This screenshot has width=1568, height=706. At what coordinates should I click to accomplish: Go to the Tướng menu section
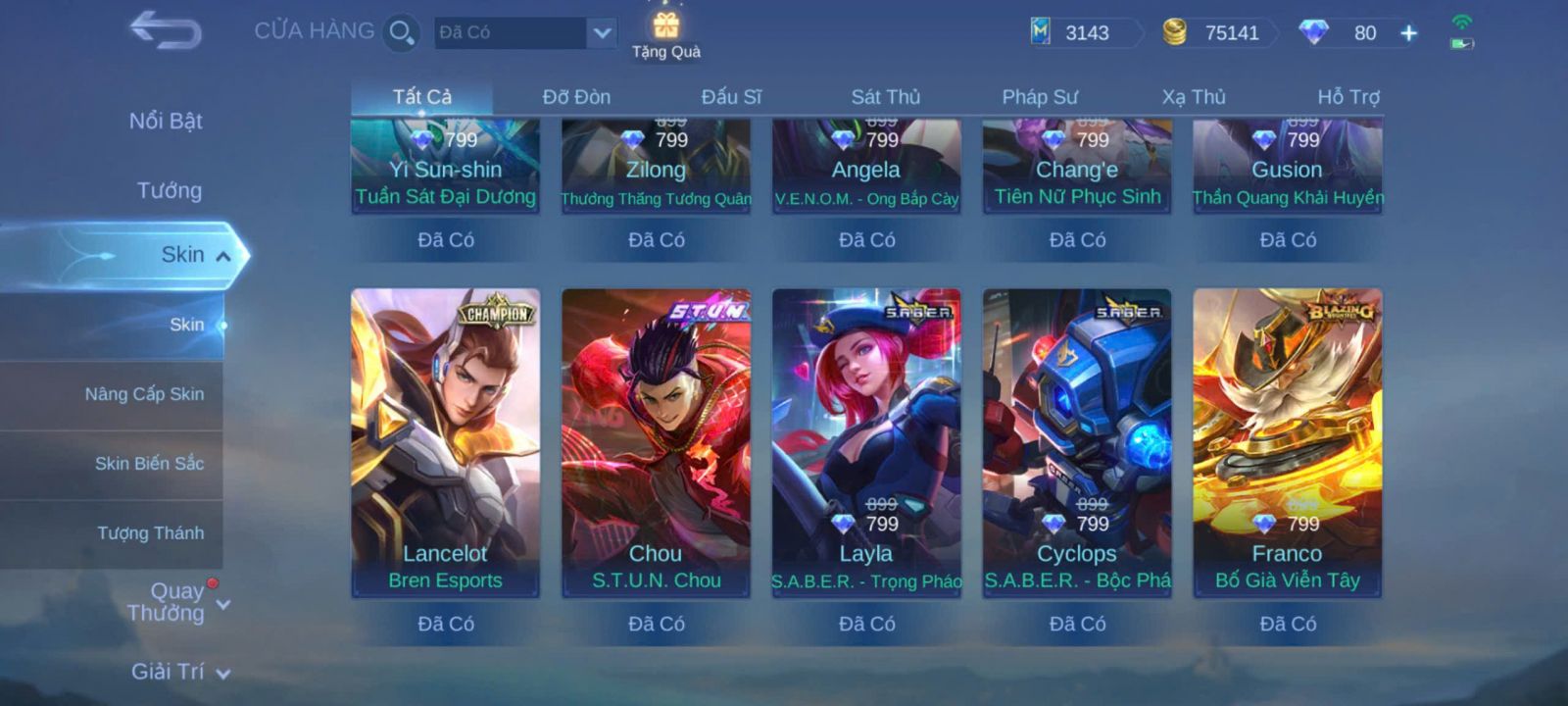(170, 190)
